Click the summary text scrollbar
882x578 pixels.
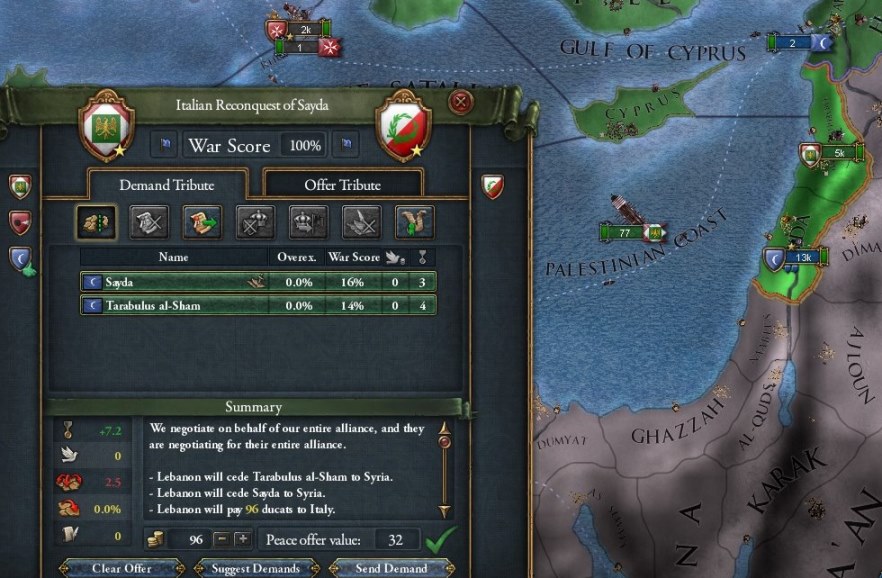click(444, 470)
